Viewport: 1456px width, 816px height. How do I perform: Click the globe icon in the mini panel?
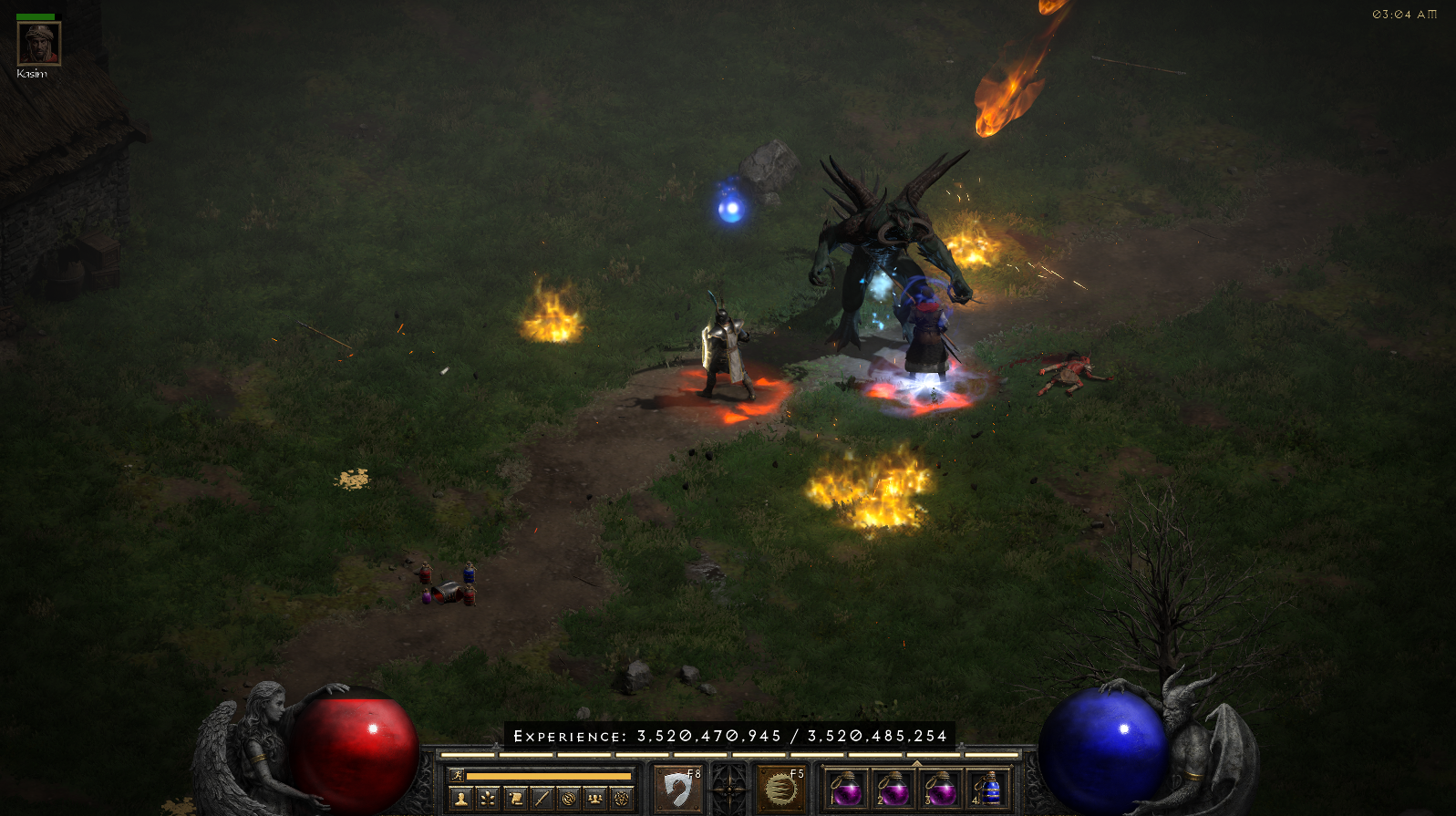point(569,799)
